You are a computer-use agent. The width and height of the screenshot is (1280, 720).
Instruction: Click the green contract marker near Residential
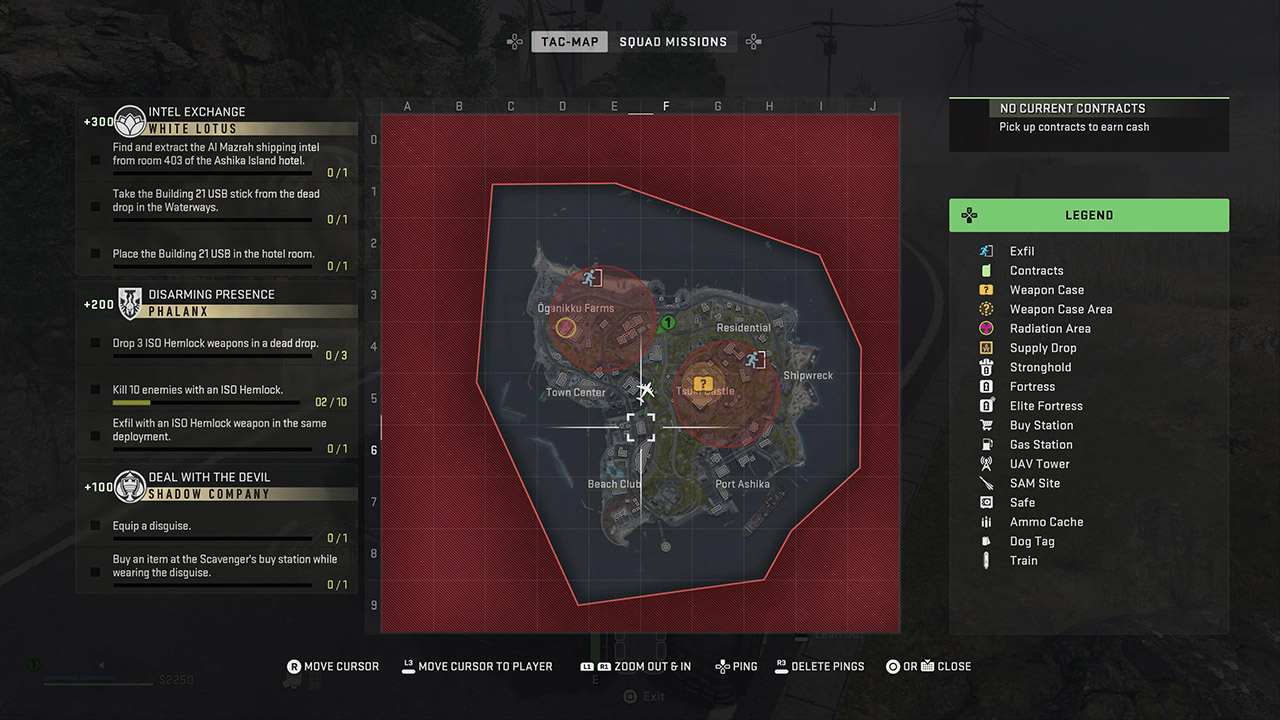(667, 323)
